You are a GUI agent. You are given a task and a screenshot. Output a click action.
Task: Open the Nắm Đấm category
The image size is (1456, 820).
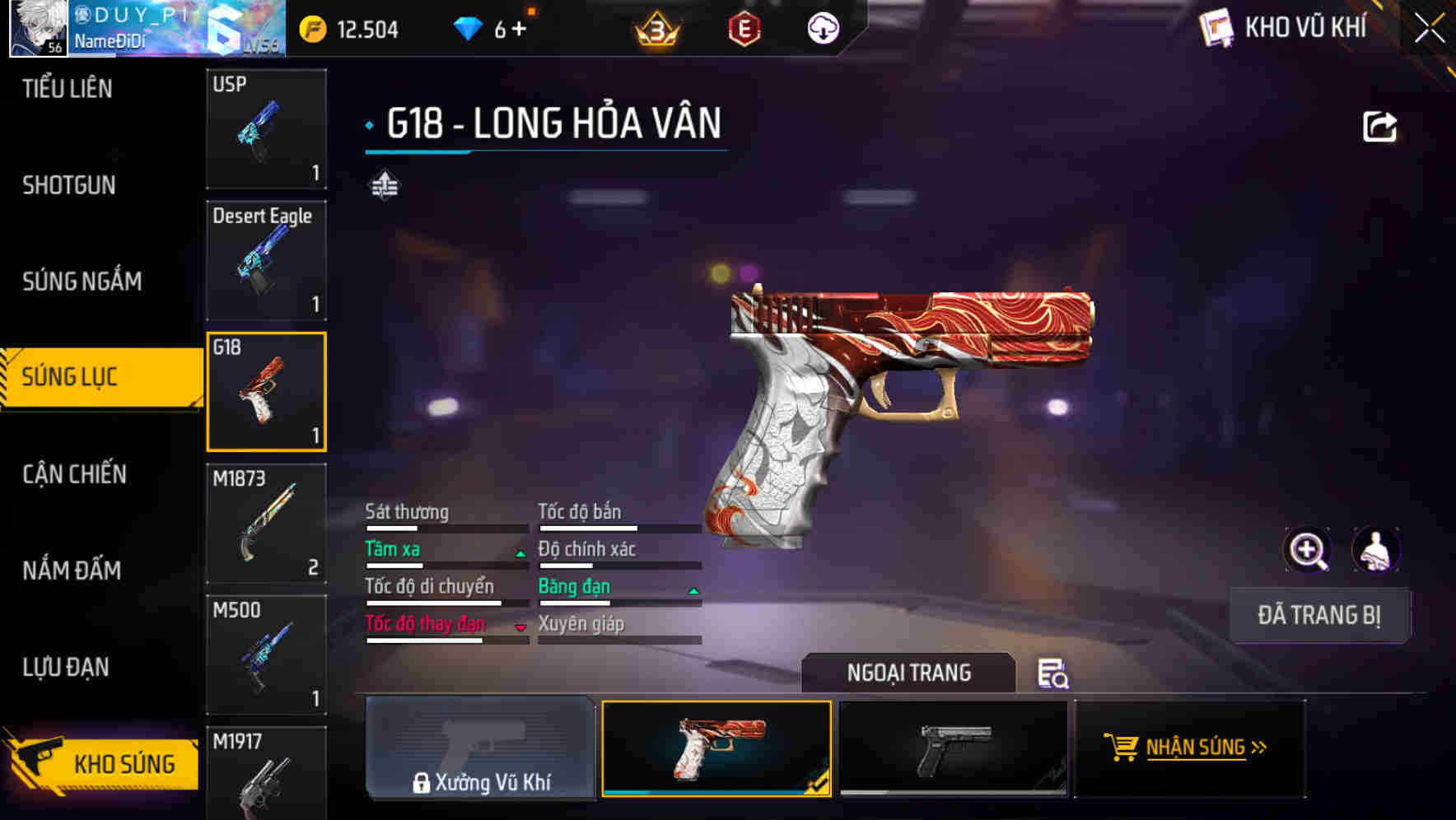tap(72, 571)
